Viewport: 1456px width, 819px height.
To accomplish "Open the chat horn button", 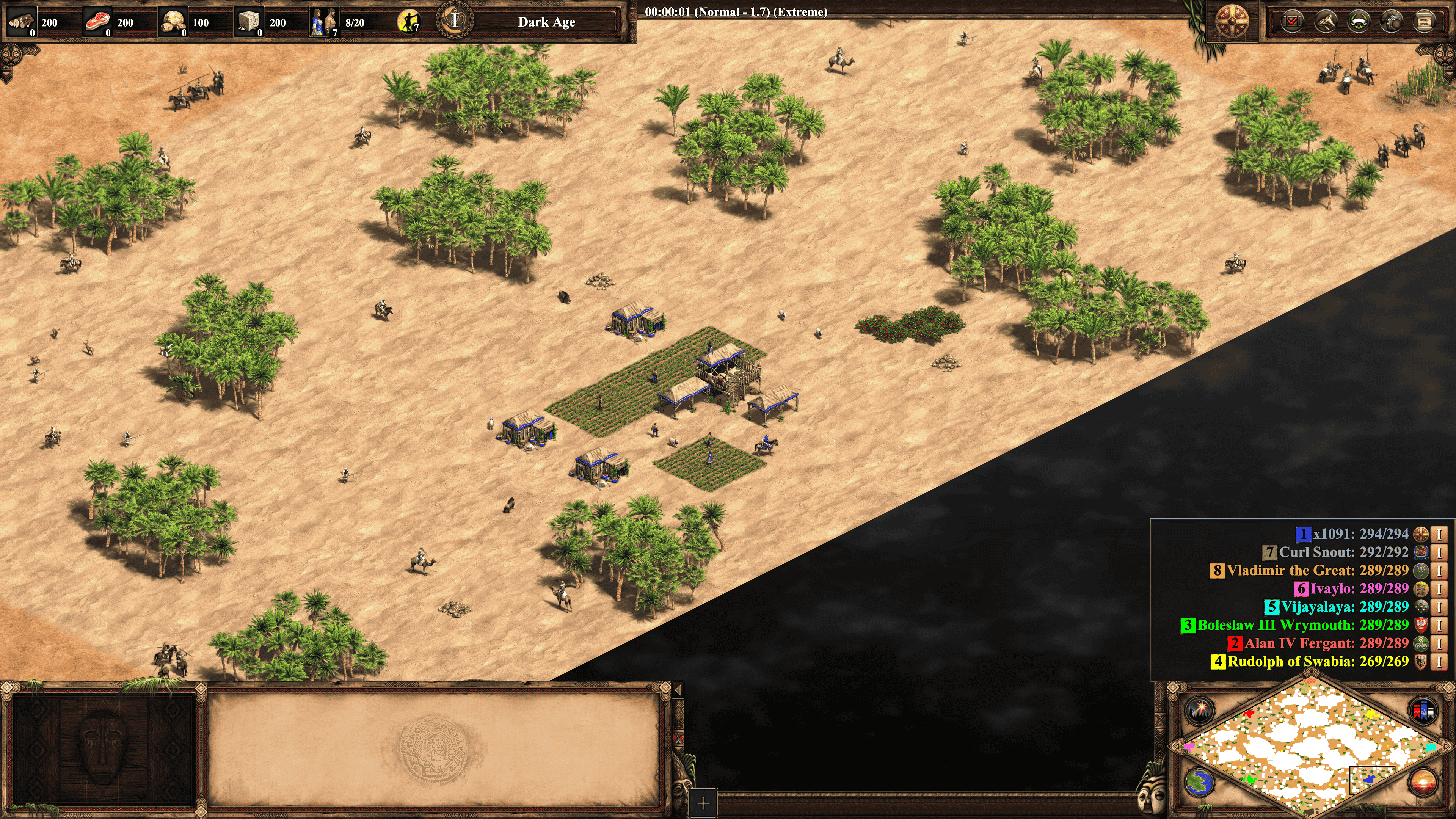I will (1326, 22).
